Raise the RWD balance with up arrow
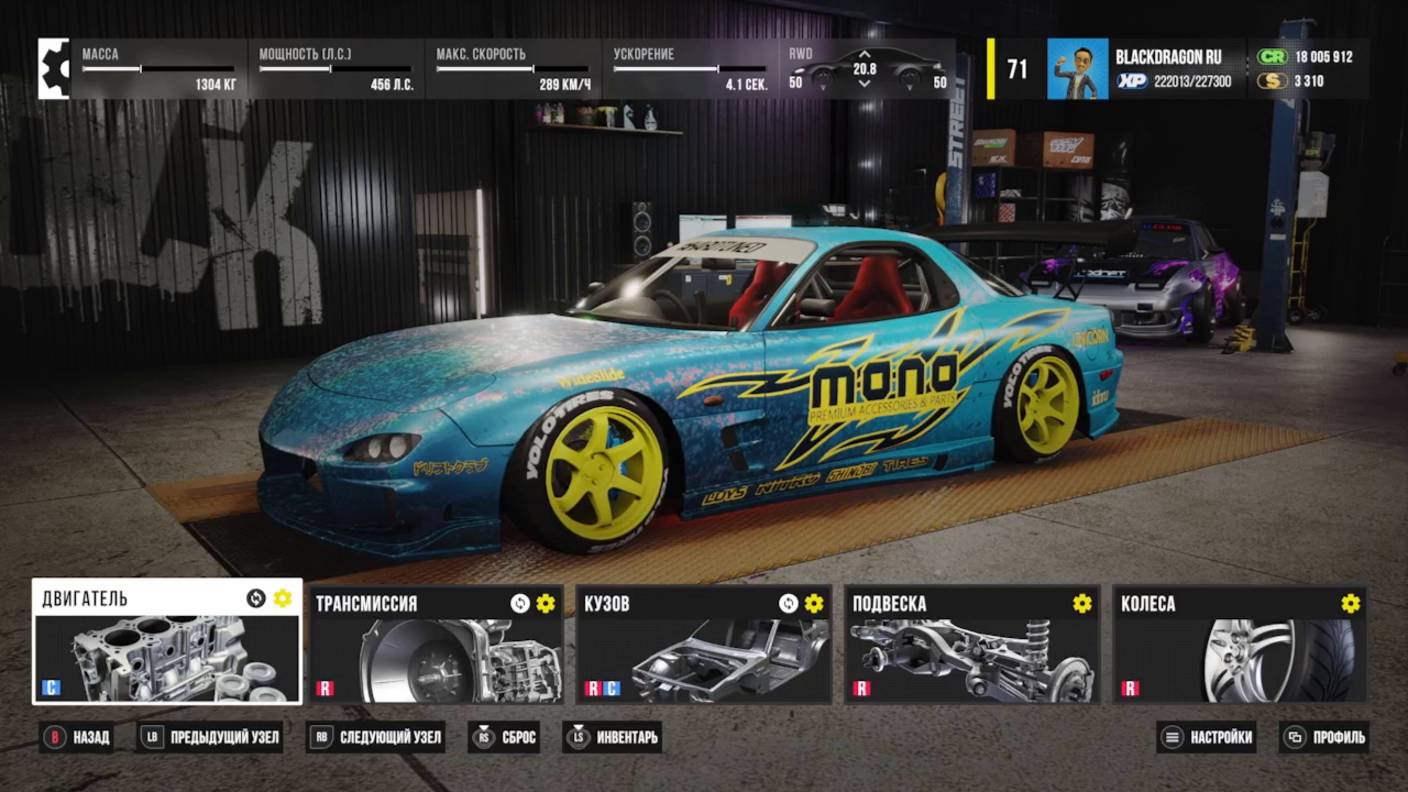The height and width of the screenshot is (792, 1408). (x=865, y=54)
